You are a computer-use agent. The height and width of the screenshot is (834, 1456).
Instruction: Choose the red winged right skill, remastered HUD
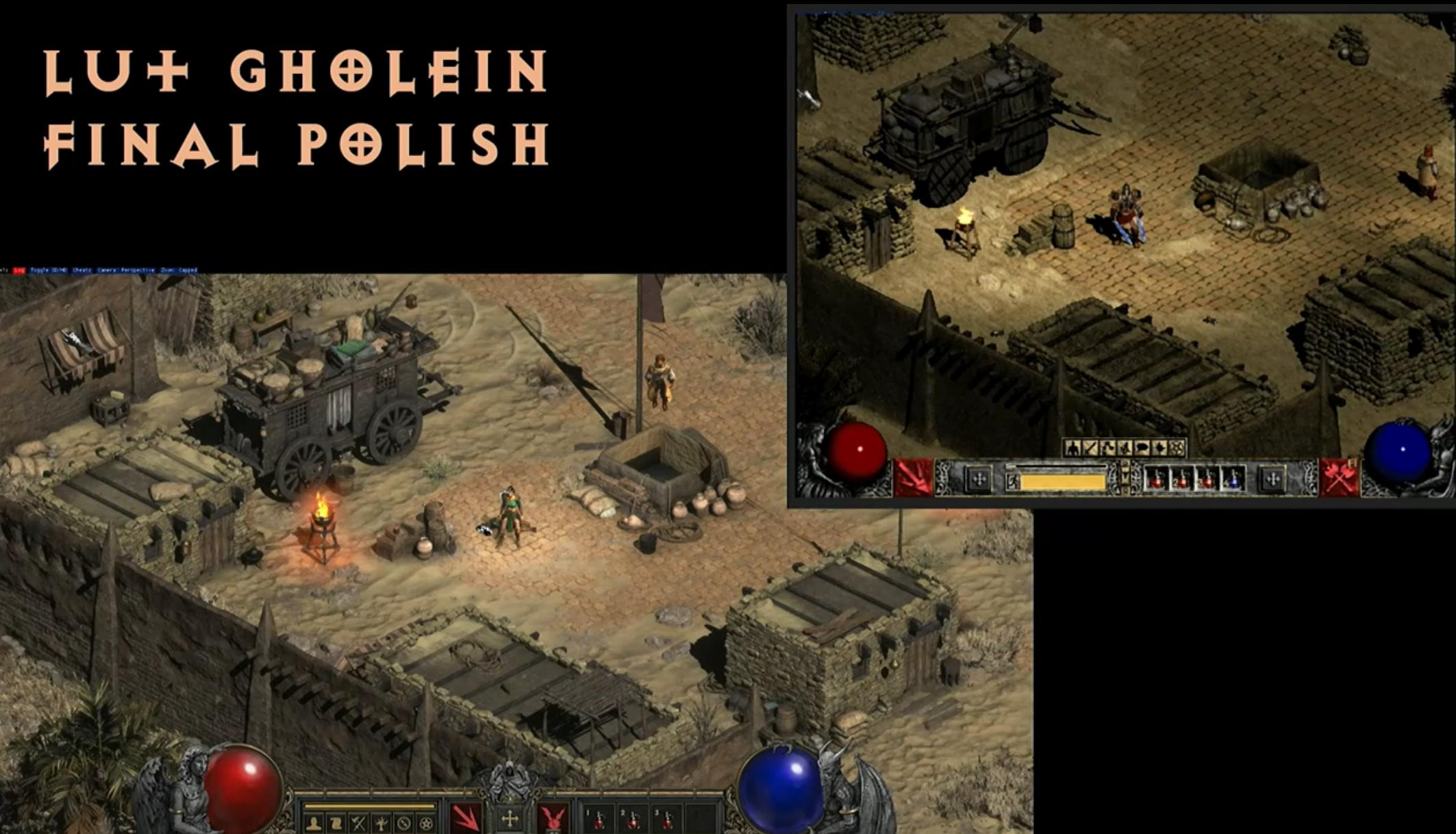tap(553, 819)
